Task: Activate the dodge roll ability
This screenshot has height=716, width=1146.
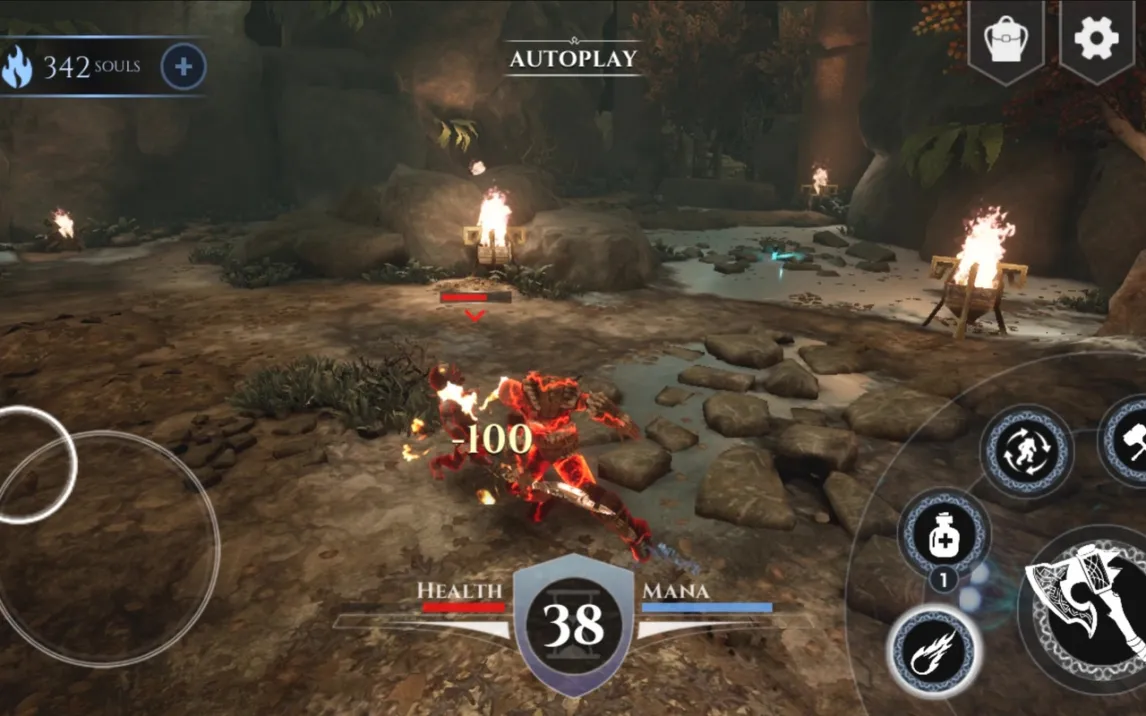Action: (1025, 451)
